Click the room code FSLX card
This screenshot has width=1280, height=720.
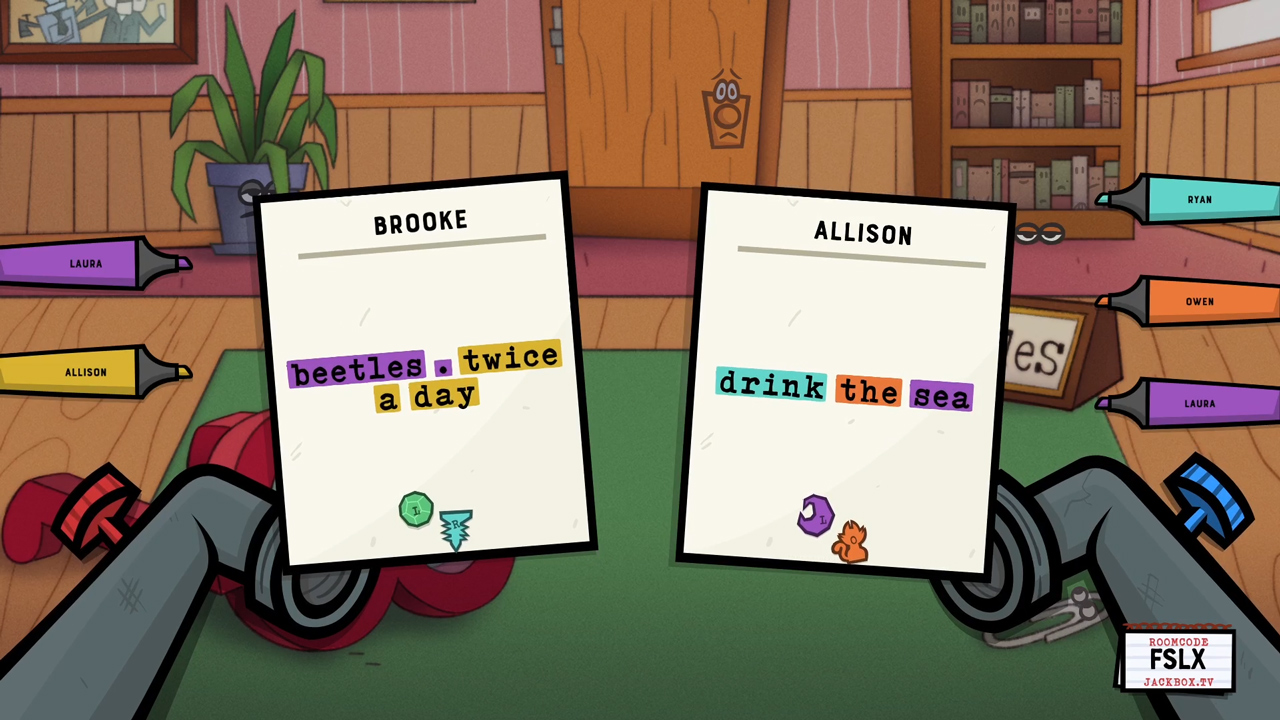[x=1177, y=660]
